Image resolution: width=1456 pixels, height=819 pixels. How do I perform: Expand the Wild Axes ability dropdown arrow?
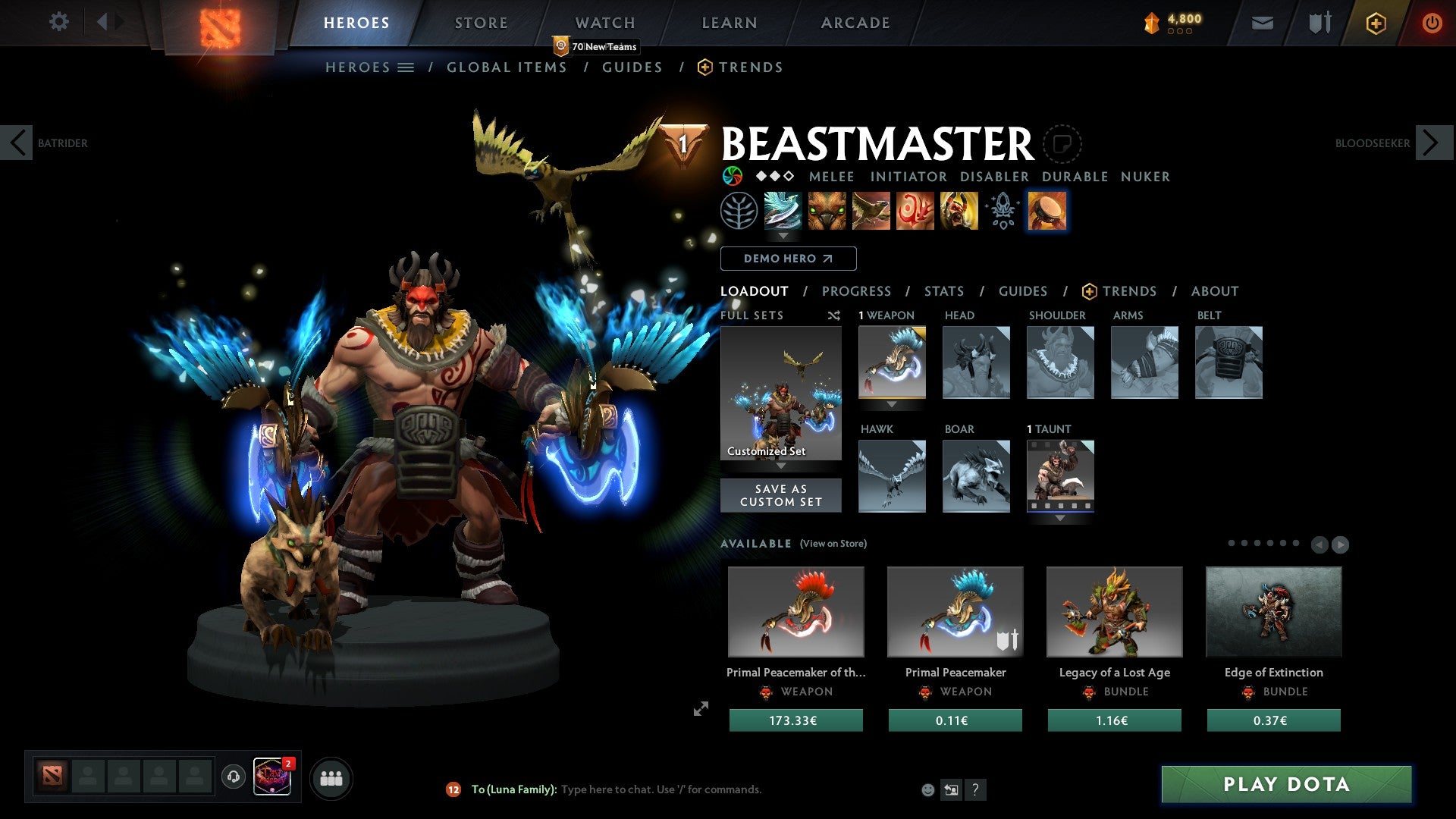[x=783, y=237]
